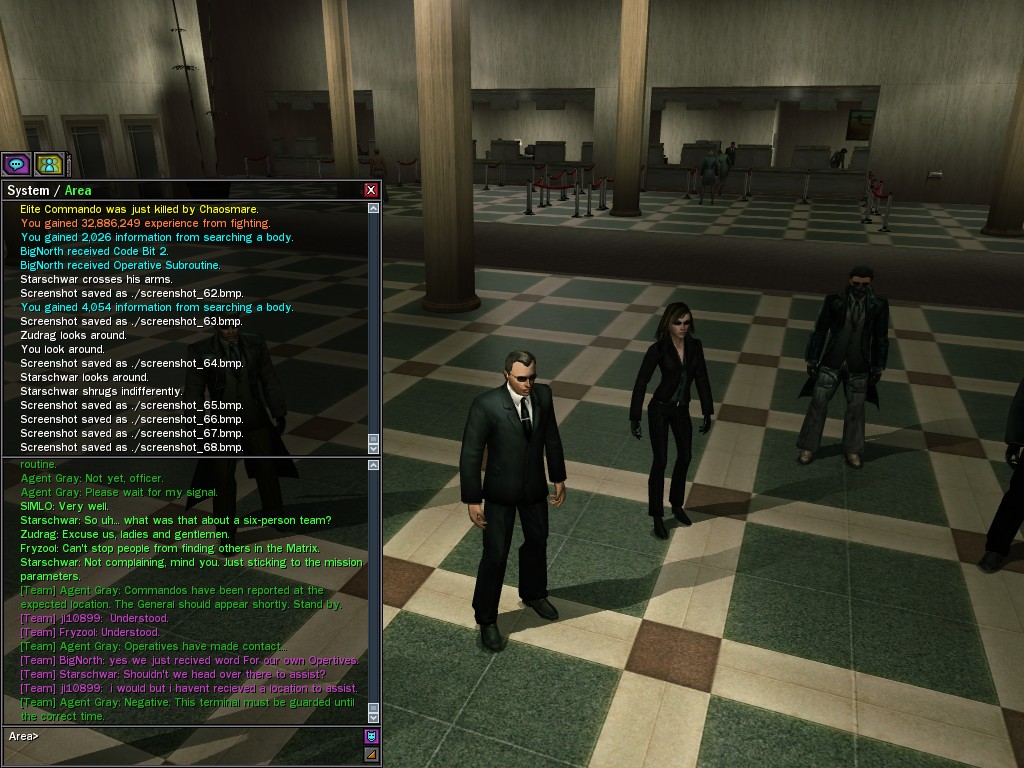Screen dimensions: 1024x768
Task: Click the purple cat-face emote button
Action: (371, 737)
